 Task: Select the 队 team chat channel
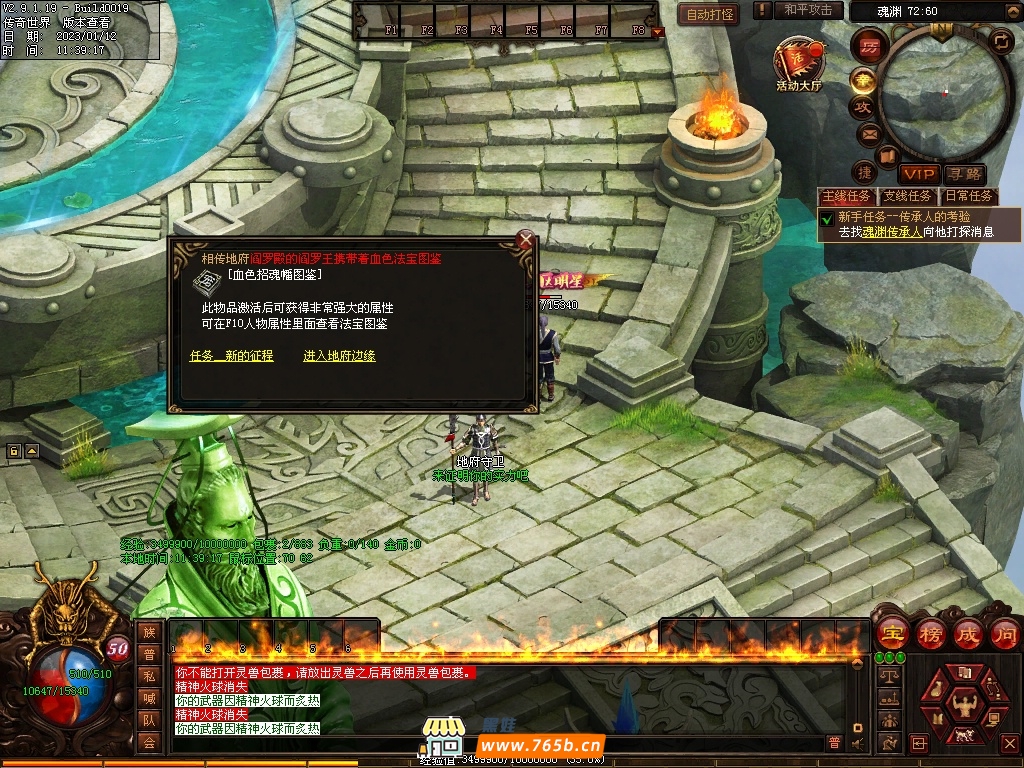tap(149, 719)
